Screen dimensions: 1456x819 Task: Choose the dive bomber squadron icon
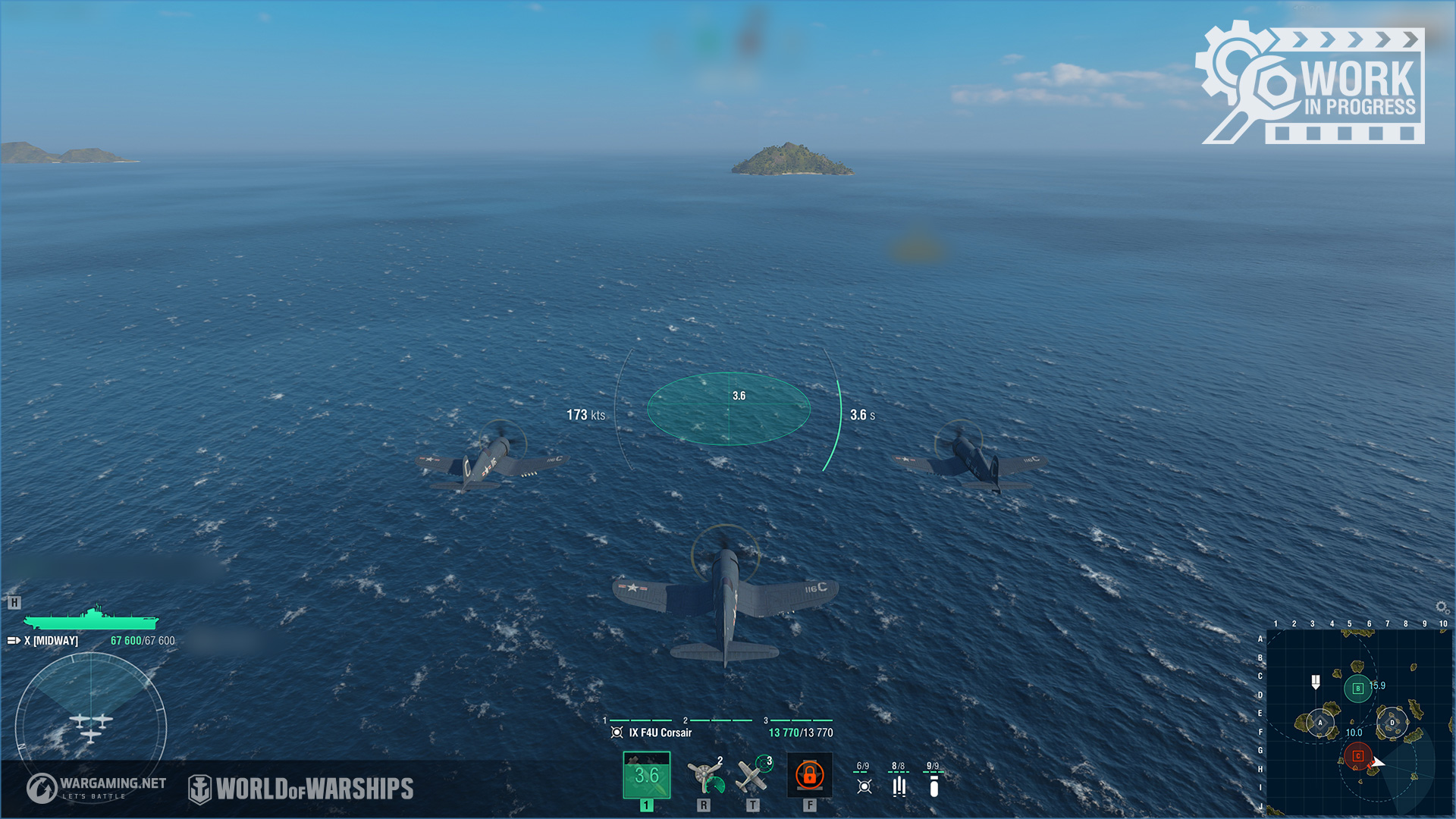coord(934,786)
